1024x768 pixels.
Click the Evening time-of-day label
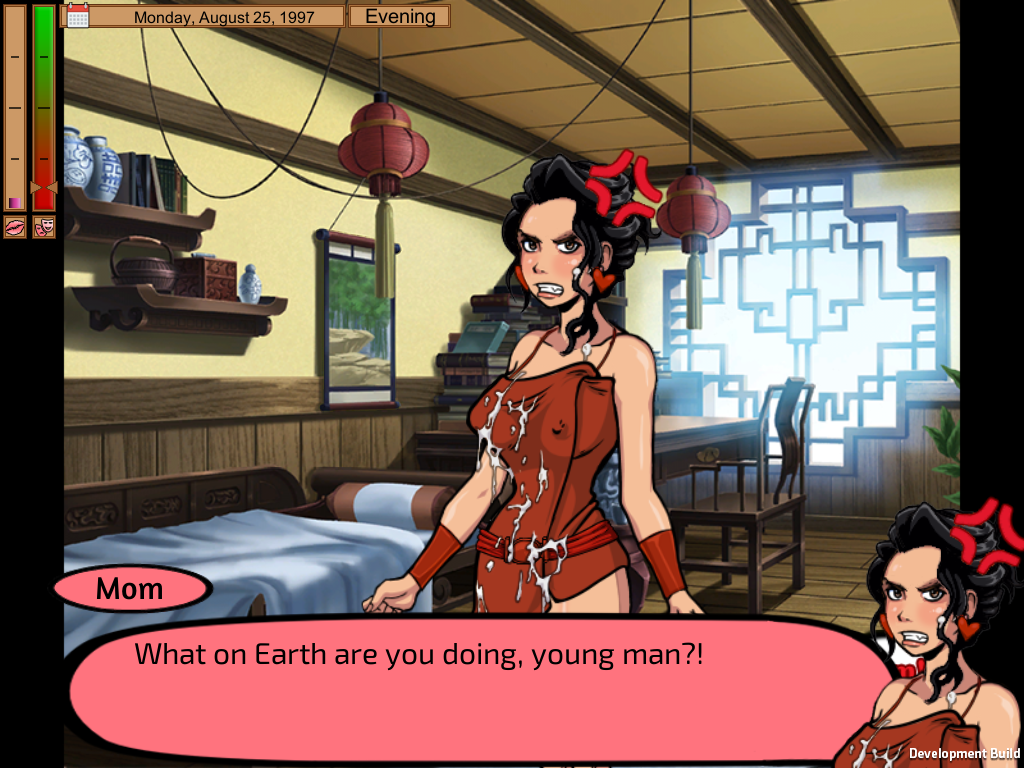400,16
